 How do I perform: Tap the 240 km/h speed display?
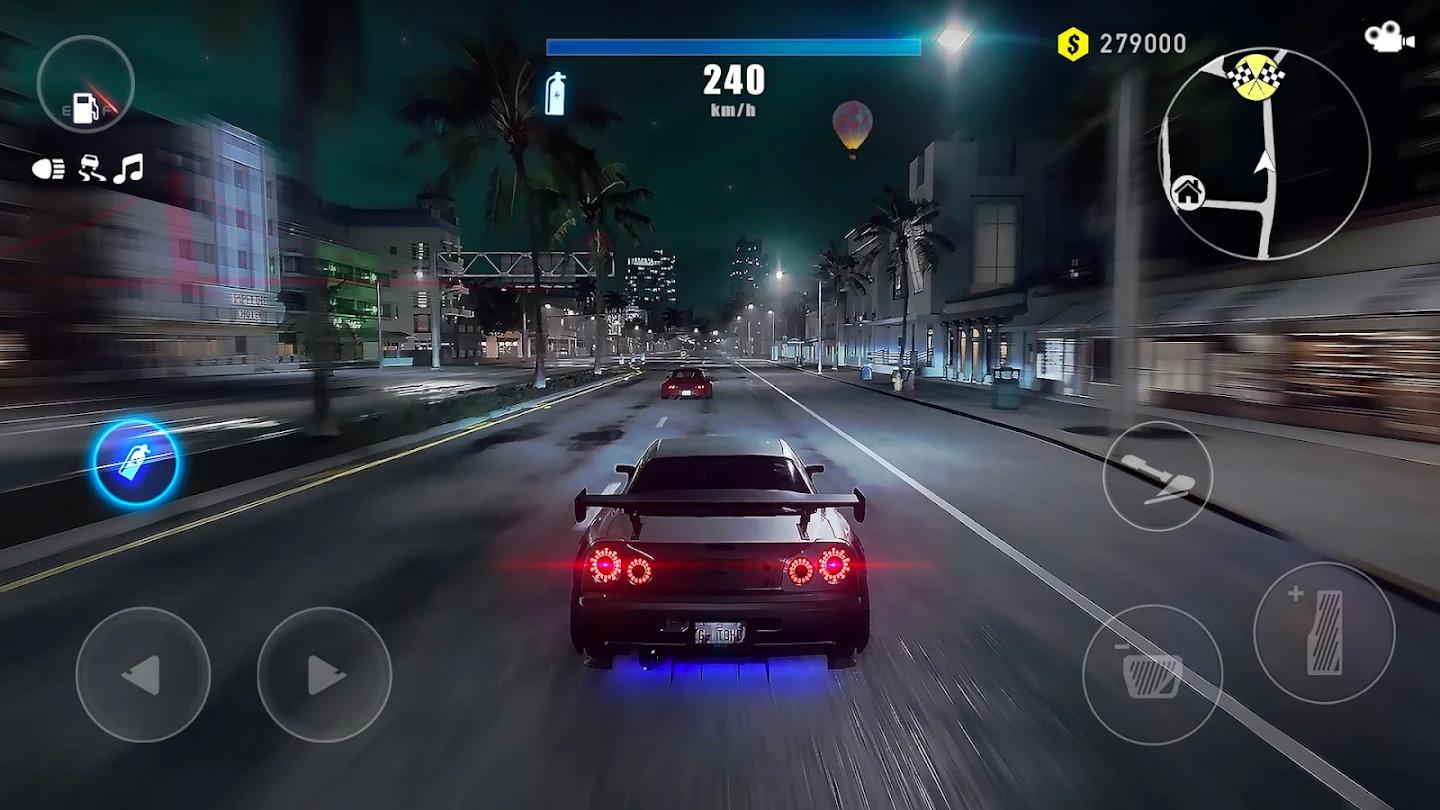pyautogui.click(x=736, y=85)
